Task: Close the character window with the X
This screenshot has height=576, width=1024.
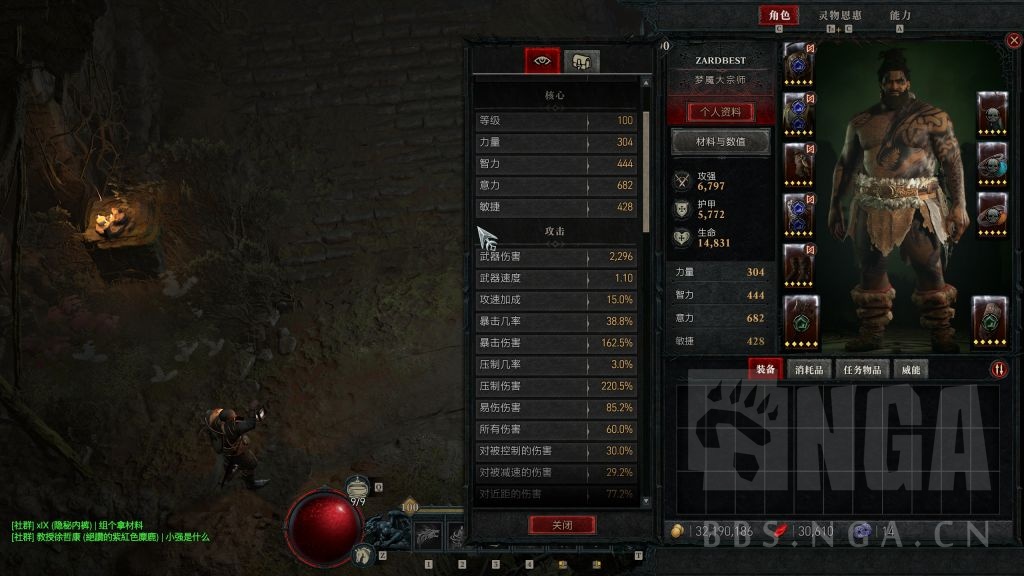Action: tap(1013, 41)
